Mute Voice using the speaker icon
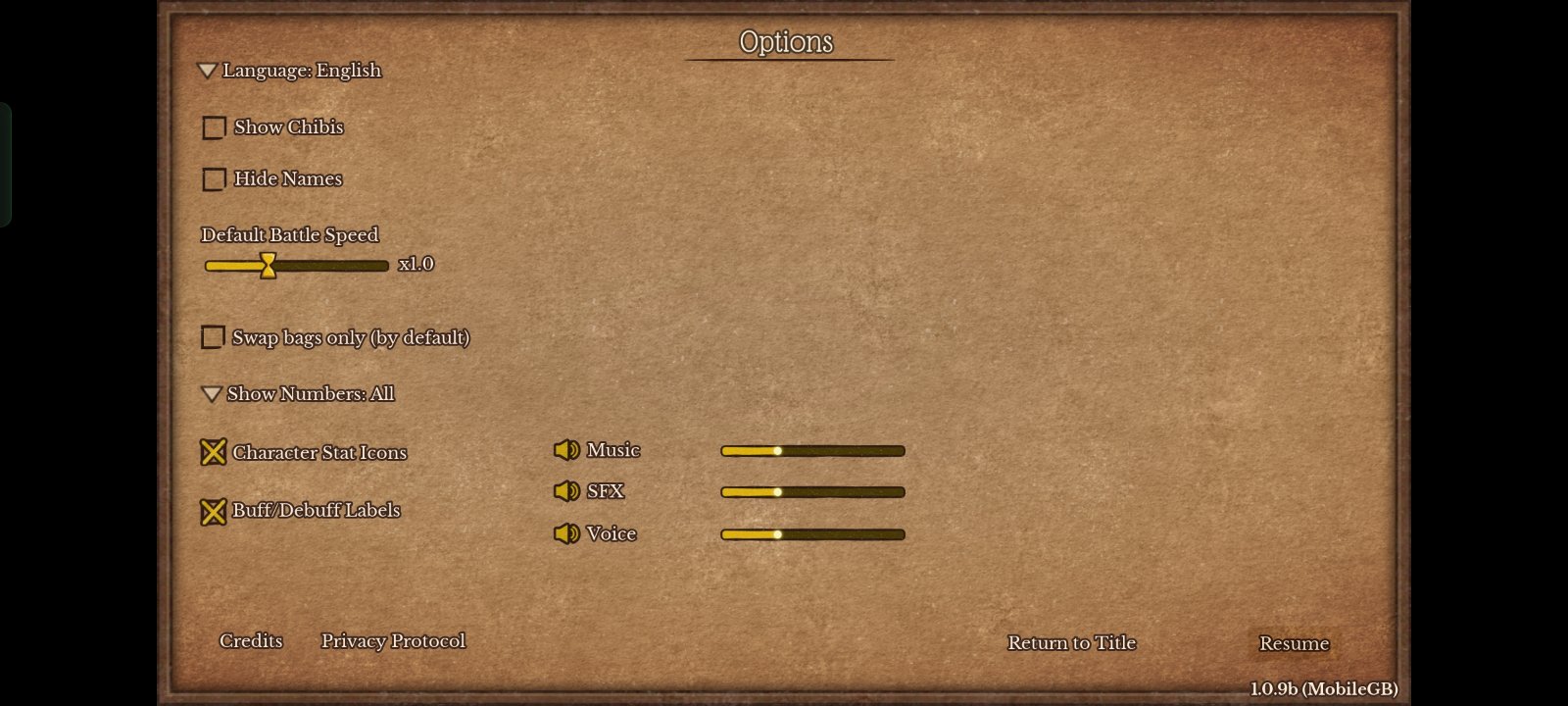The height and width of the screenshot is (706, 1568). pyautogui.click(x=566, y=533)
